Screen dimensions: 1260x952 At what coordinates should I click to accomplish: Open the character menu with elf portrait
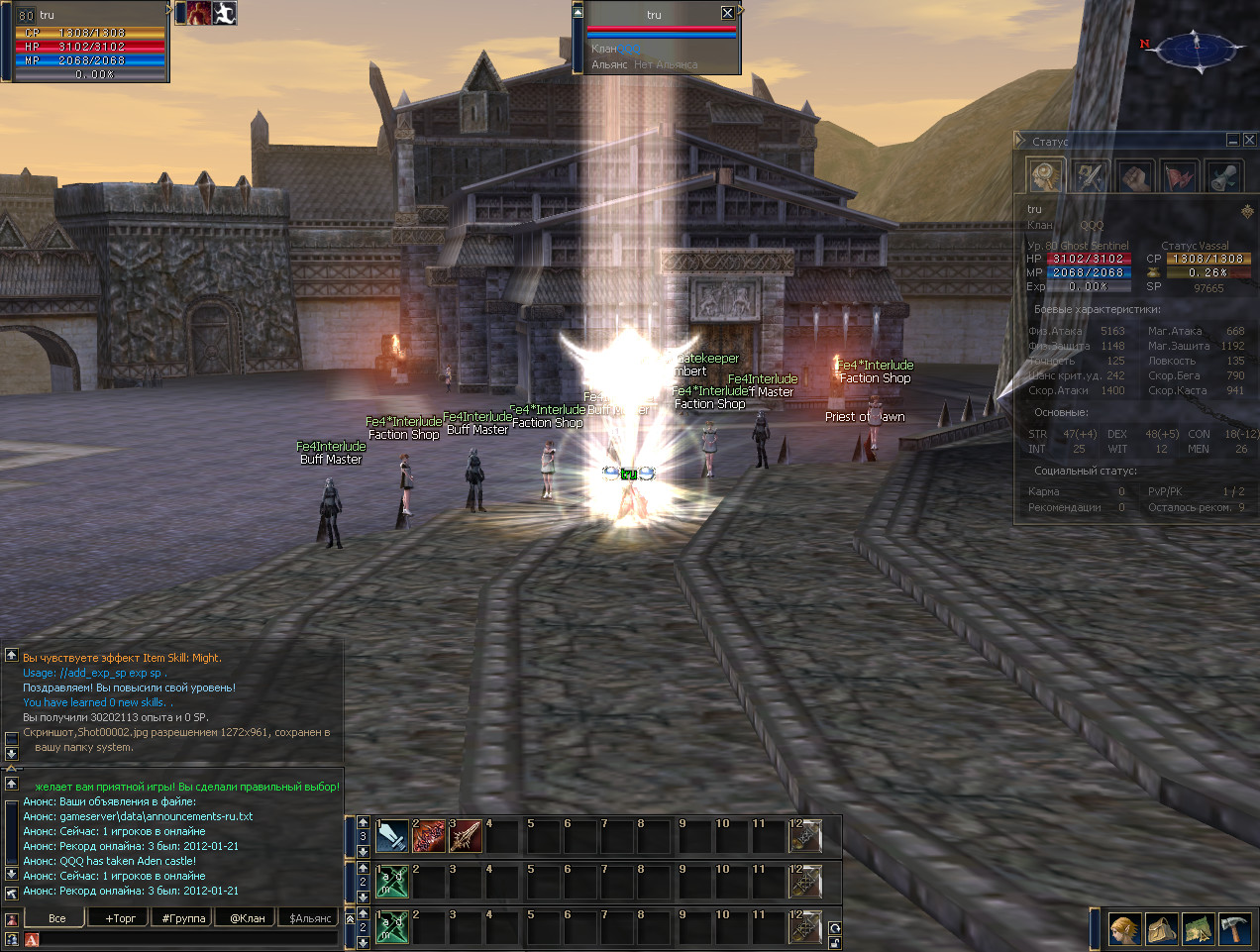[1124, 930]
